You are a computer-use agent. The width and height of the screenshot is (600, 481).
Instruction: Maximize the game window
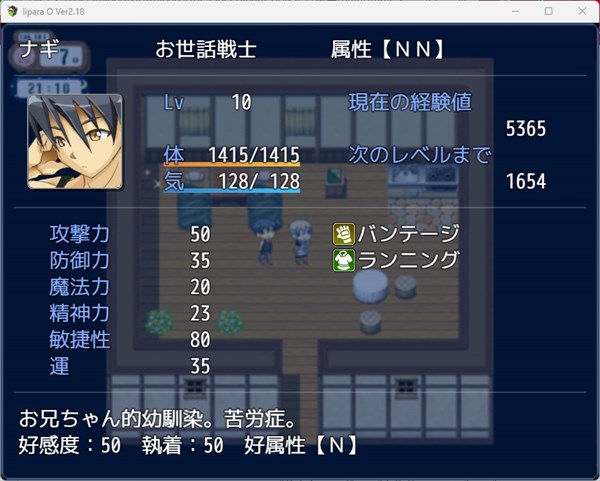[x=549, y=11]
